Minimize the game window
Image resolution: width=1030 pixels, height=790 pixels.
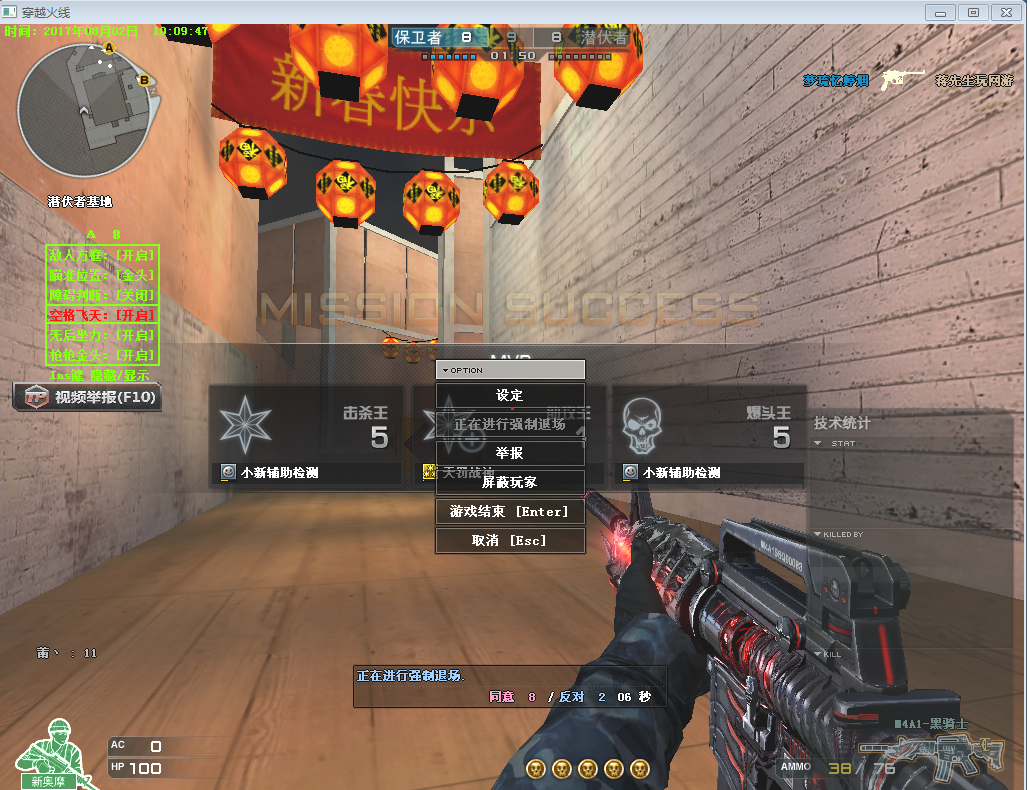(x=940, y=12)
